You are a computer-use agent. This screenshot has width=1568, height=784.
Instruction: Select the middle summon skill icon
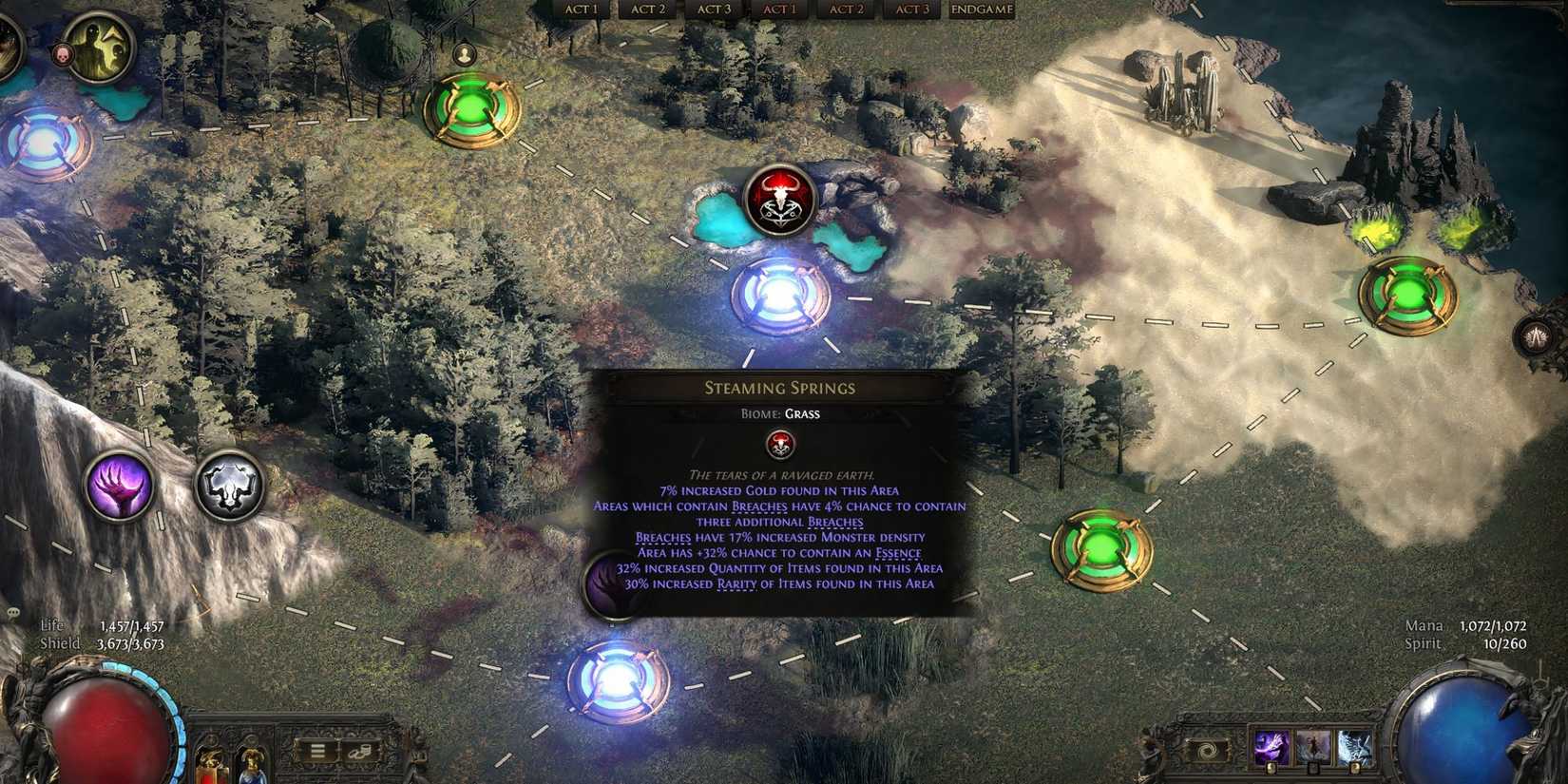pos(1313,747)
